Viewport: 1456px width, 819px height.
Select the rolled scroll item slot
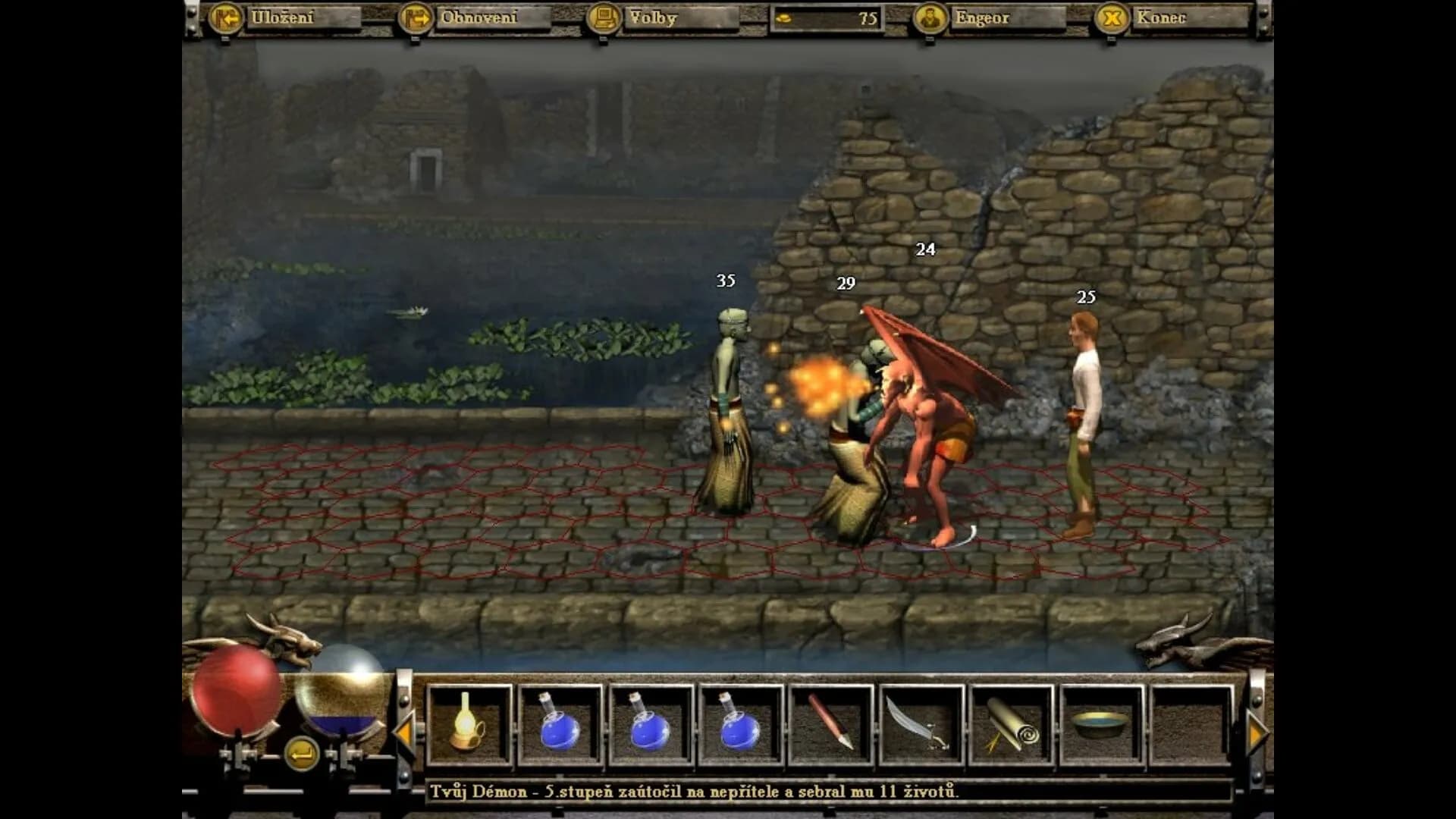coord(1011,726)
